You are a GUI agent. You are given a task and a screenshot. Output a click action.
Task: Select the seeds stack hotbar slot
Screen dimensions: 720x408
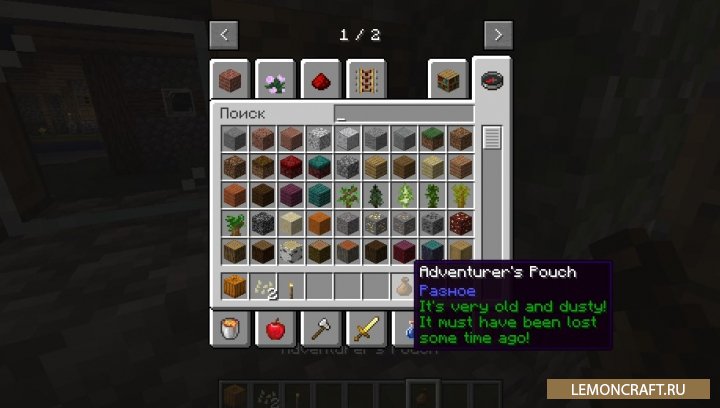tap(263, 287)
